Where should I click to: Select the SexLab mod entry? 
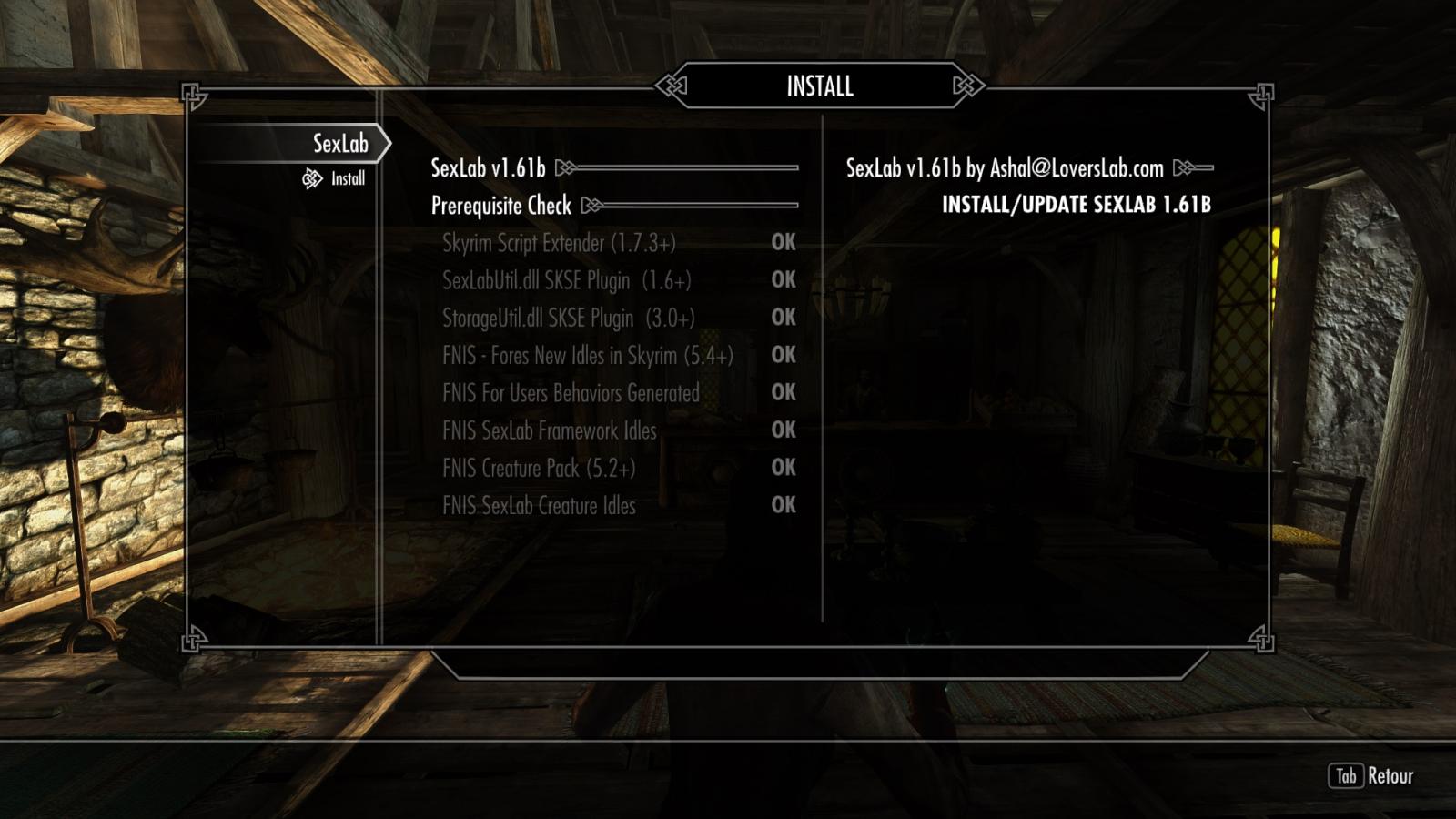(x=339, y=144)
